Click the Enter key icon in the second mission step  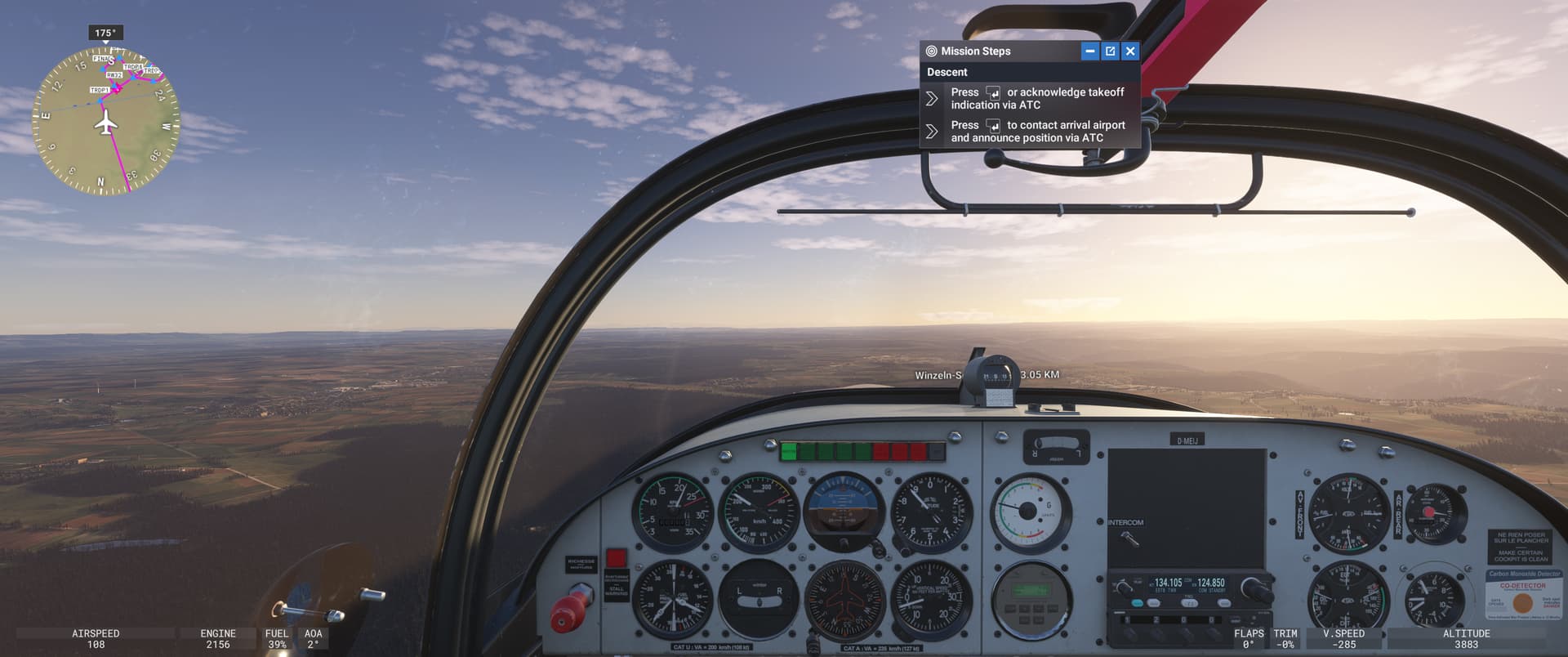(x=993, y=127)
